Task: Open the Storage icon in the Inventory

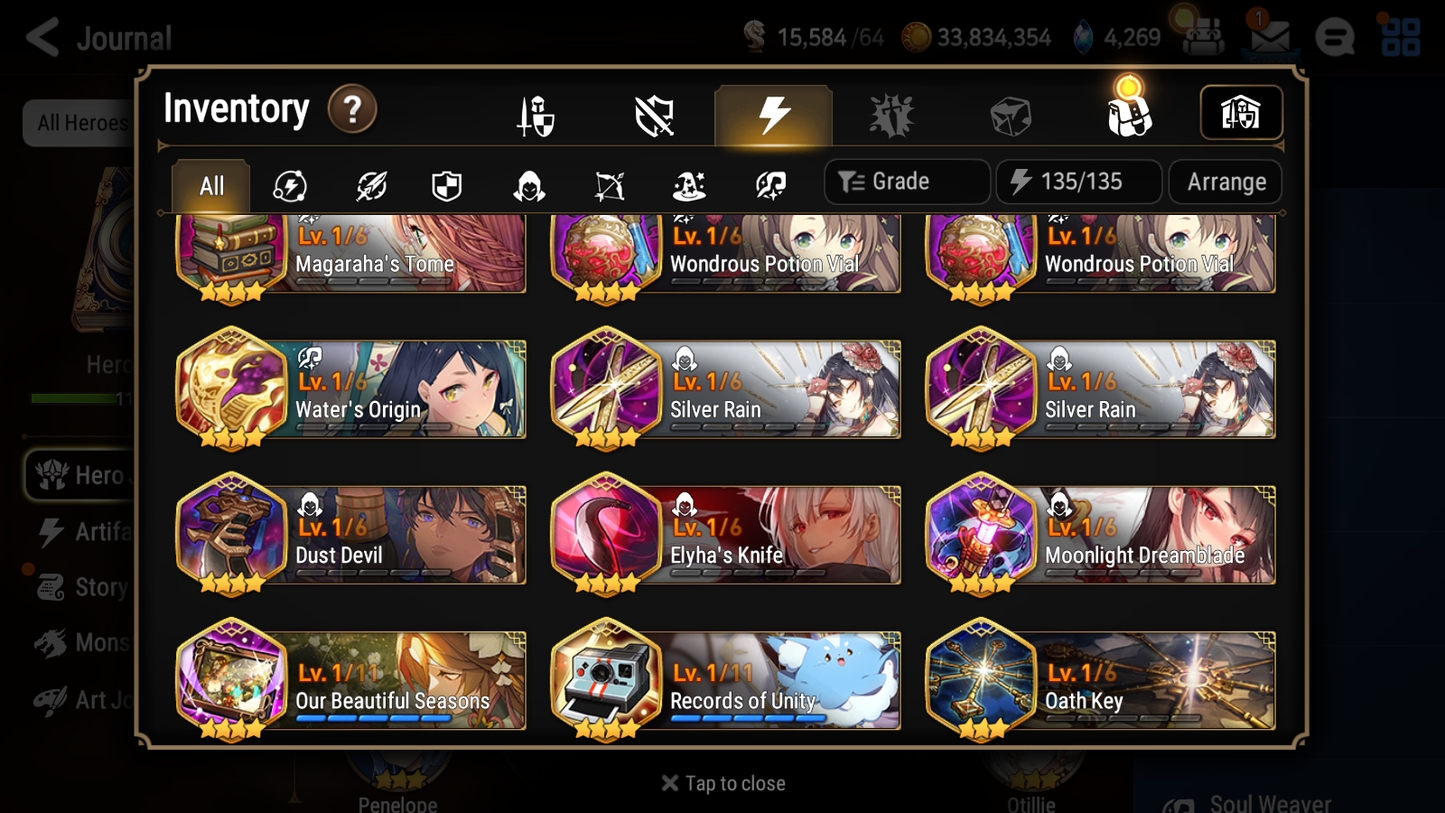Action: pyautogui.click(x=1241, y=113)
